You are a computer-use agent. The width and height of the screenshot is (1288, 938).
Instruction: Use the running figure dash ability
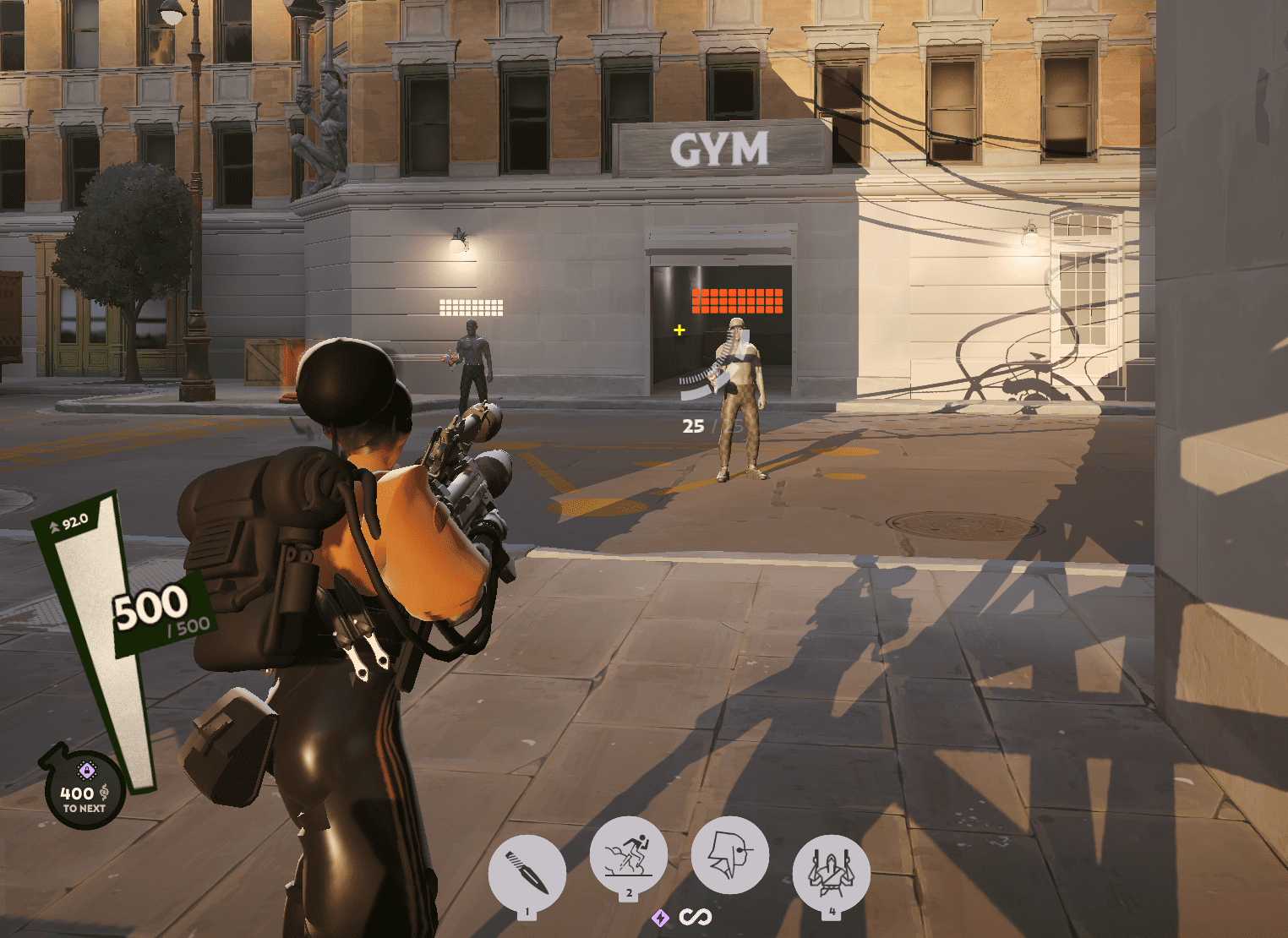[629, 855]
